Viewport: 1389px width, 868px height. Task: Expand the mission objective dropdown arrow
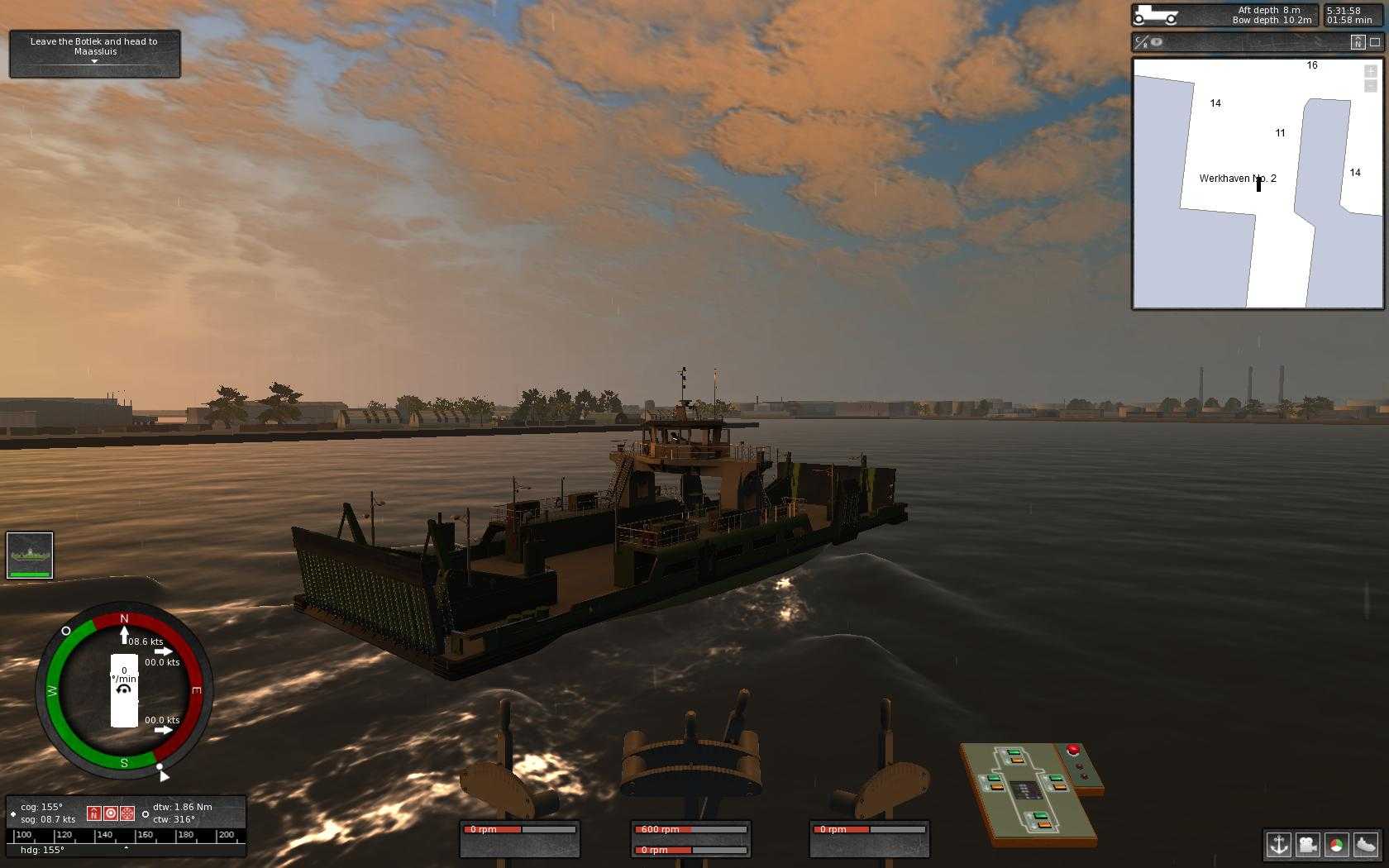(94, 63)
